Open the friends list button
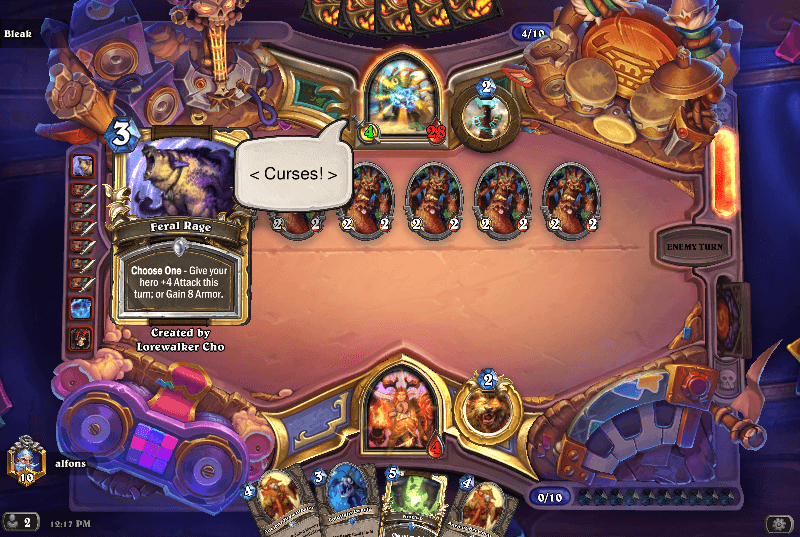This screenshot has height=537, width=800. [20, 522]
